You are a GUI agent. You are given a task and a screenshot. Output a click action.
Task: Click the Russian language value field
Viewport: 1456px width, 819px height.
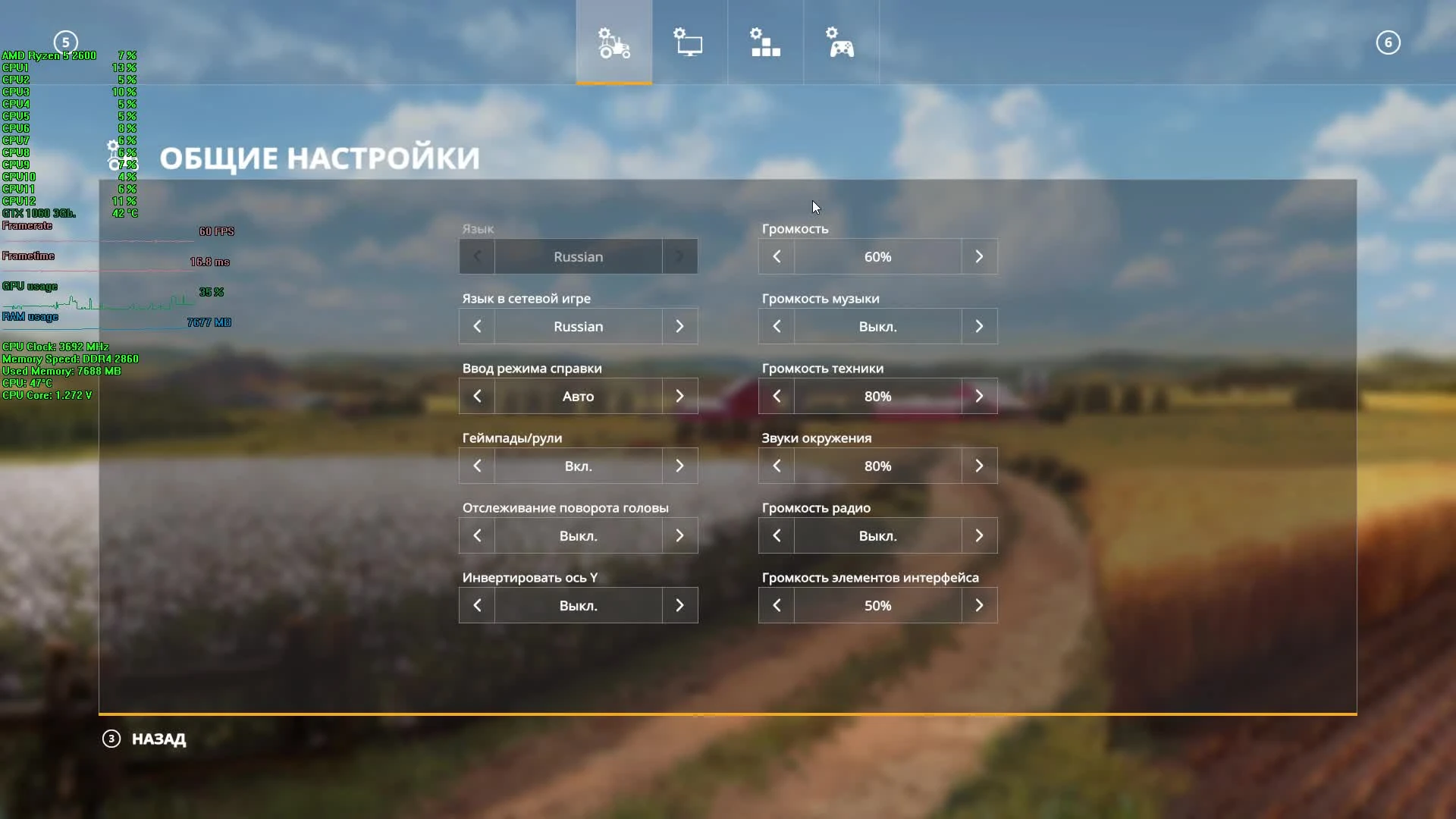click(578, 256)
